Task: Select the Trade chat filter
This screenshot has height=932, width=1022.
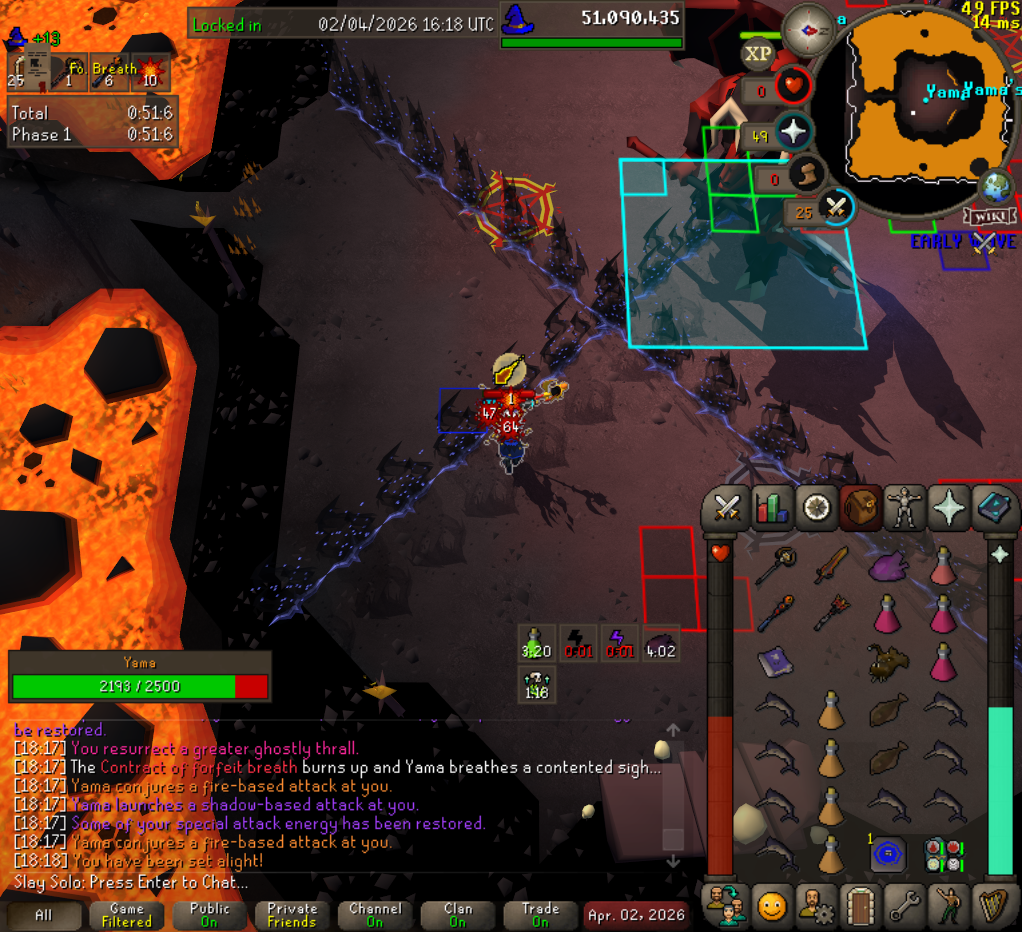Action: 540,915
